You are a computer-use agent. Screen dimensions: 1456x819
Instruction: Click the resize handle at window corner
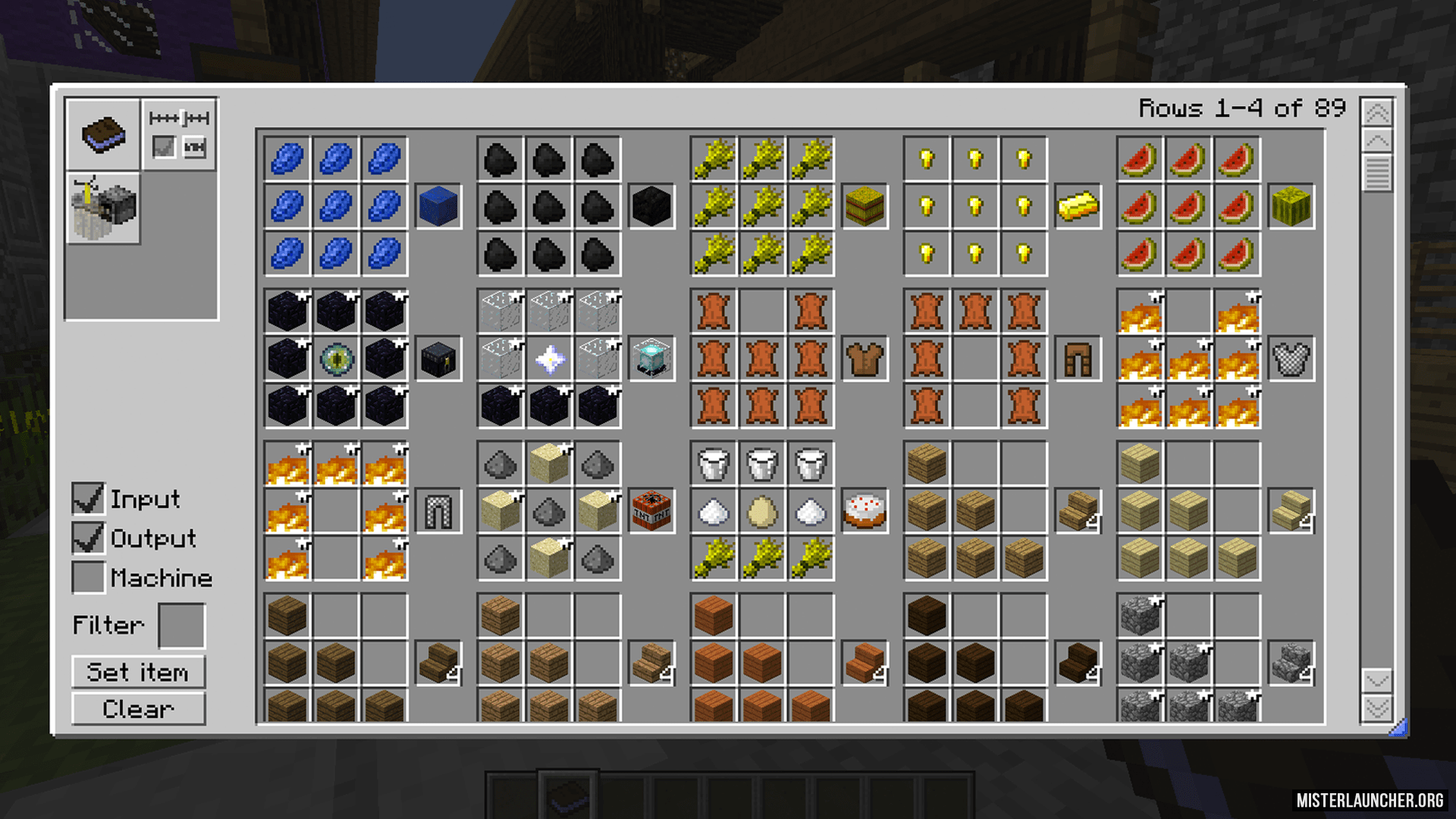coord(1399,728)
